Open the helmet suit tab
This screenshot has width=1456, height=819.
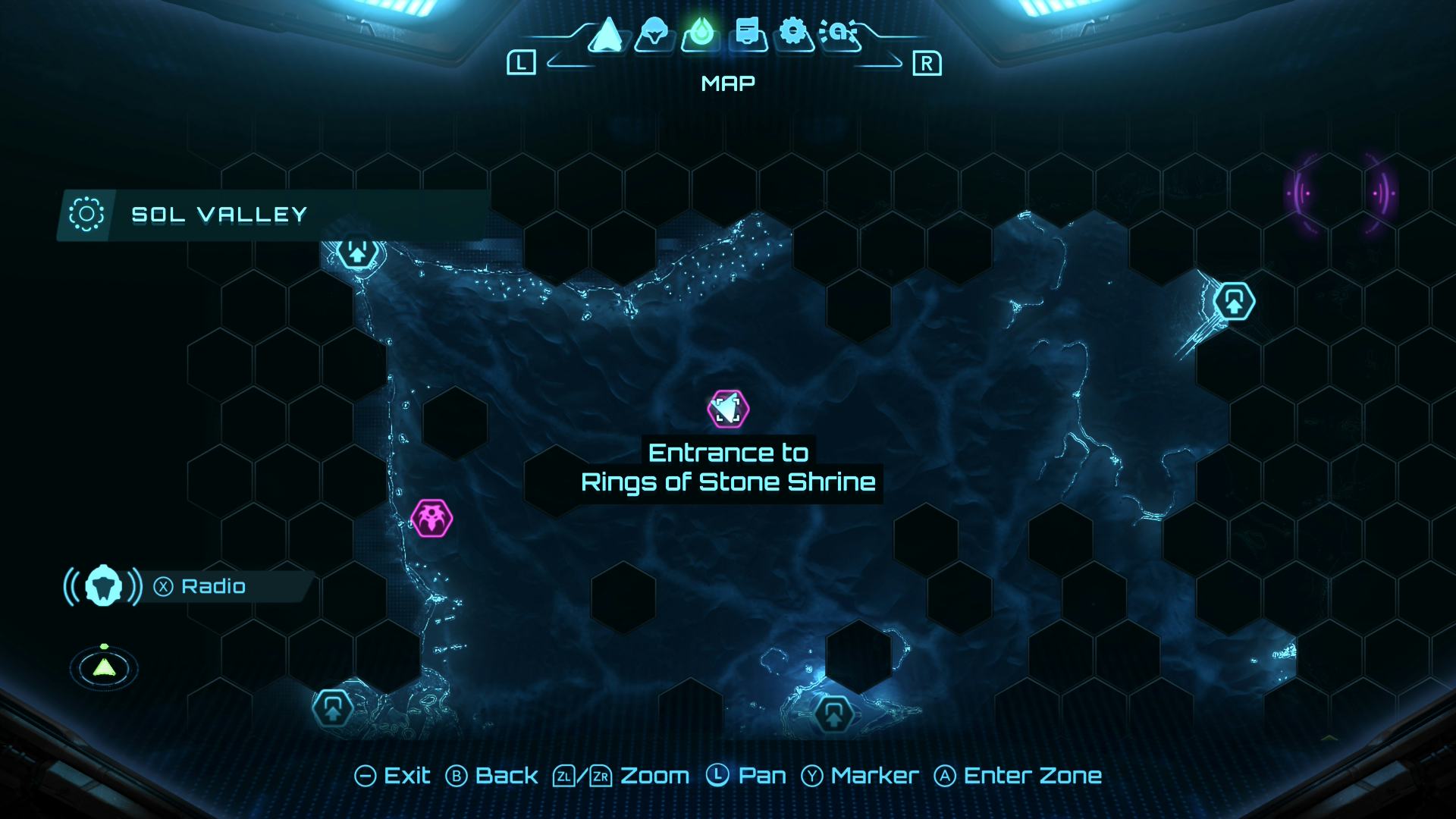tap(654, 34)
